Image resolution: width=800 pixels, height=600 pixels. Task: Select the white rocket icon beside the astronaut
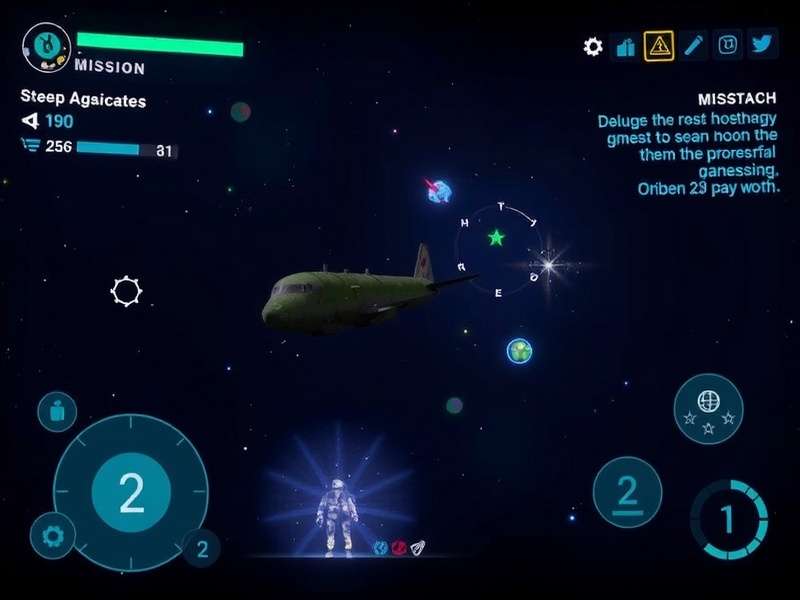418,546
